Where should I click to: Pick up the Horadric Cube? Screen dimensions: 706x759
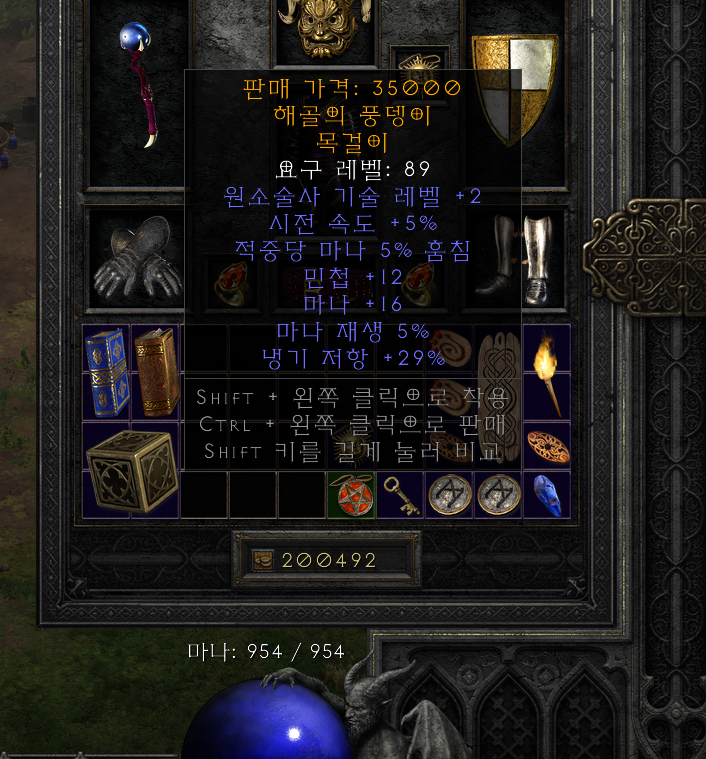(131, 470)
